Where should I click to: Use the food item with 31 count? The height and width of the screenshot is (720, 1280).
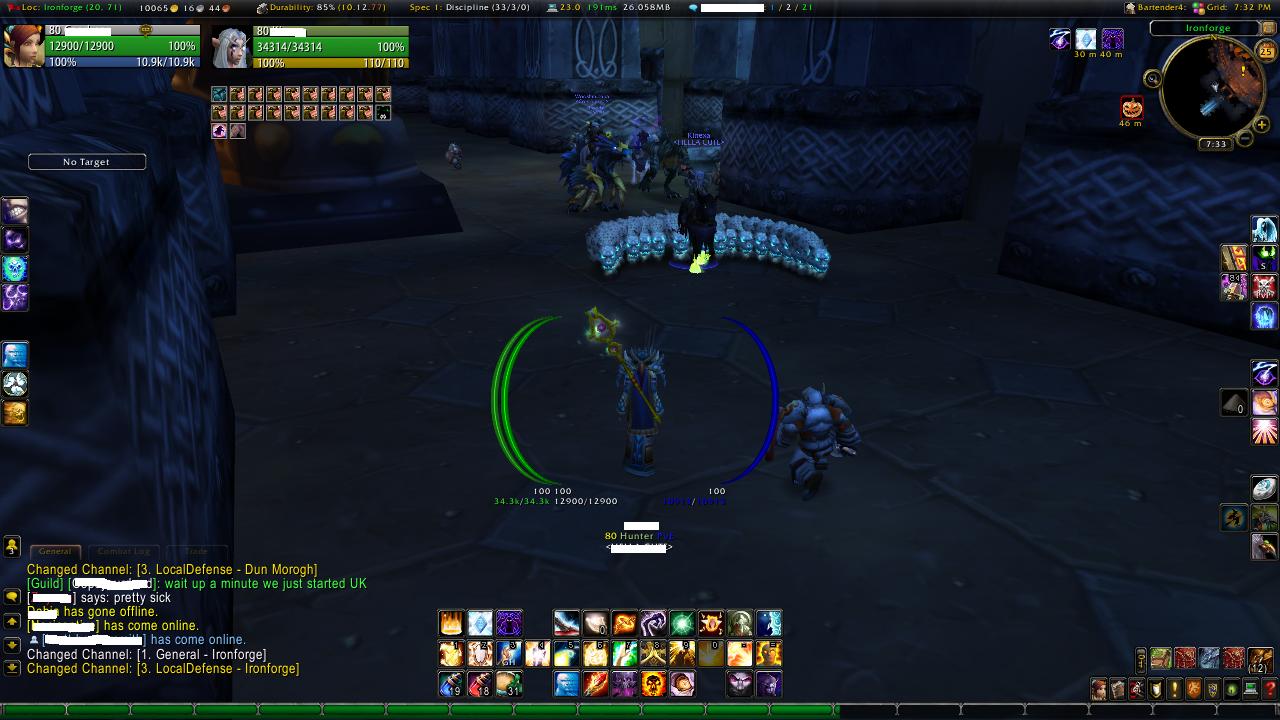[509, 684]
